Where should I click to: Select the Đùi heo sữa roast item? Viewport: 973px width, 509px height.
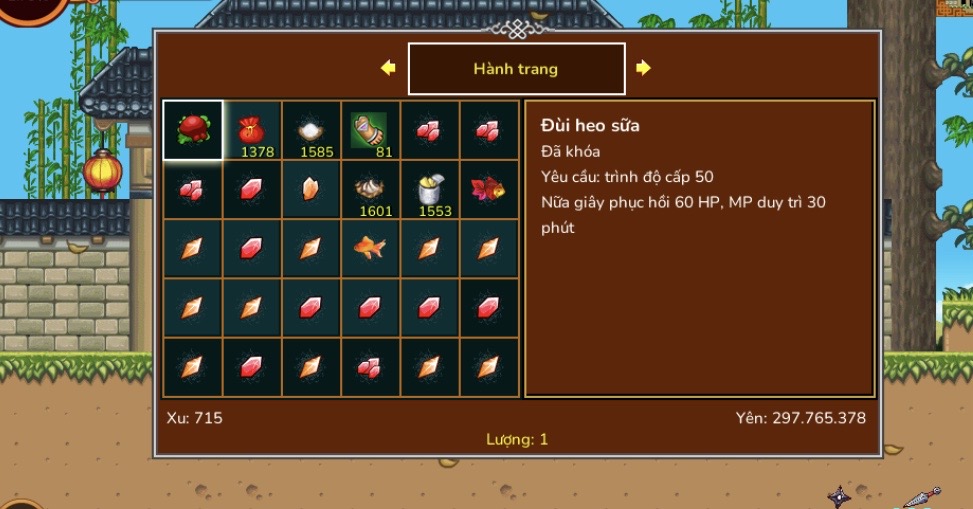tap(193, 130)
